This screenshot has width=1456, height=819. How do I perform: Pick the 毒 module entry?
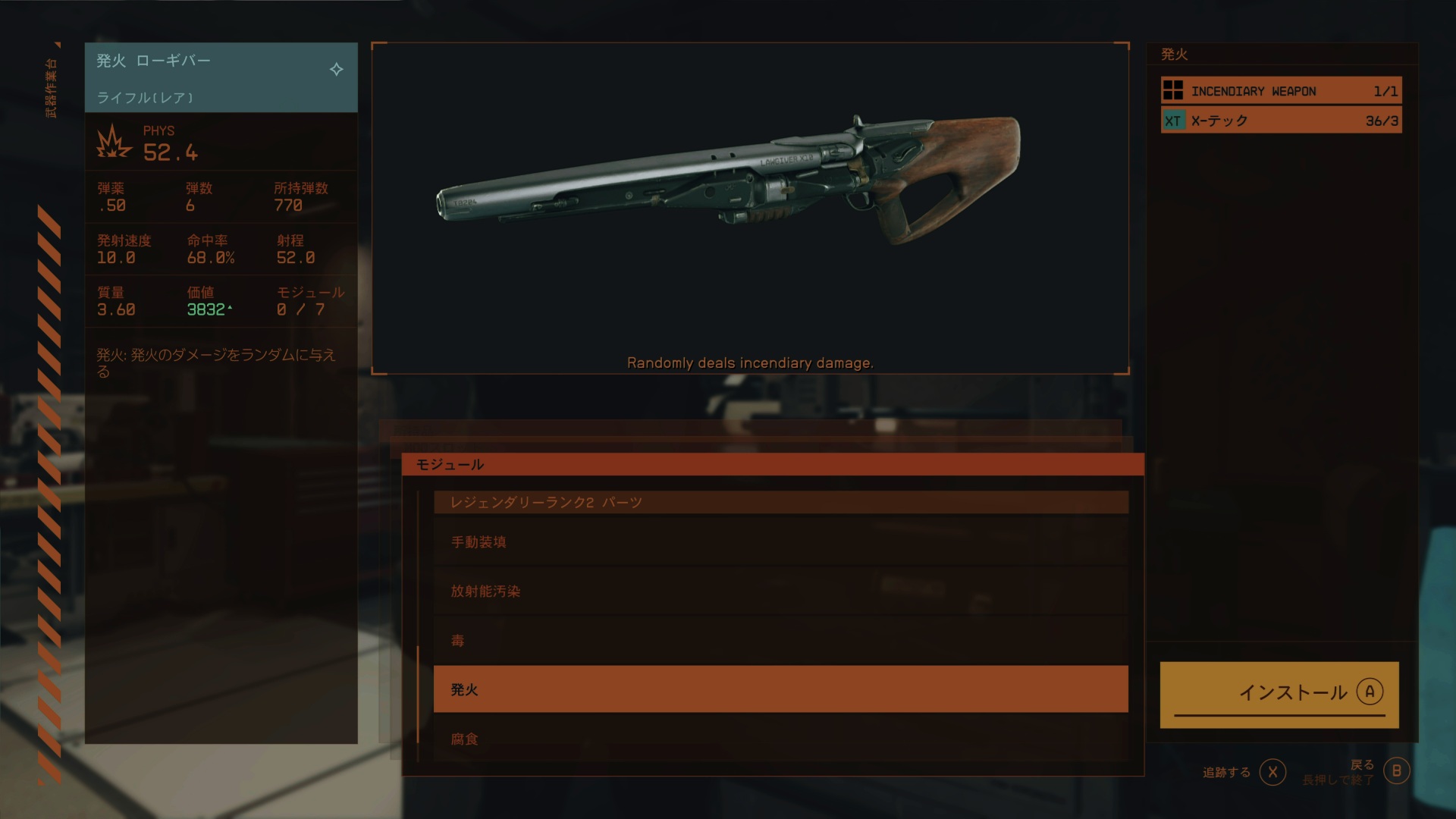pyautogui.click(x=780, y=641)
